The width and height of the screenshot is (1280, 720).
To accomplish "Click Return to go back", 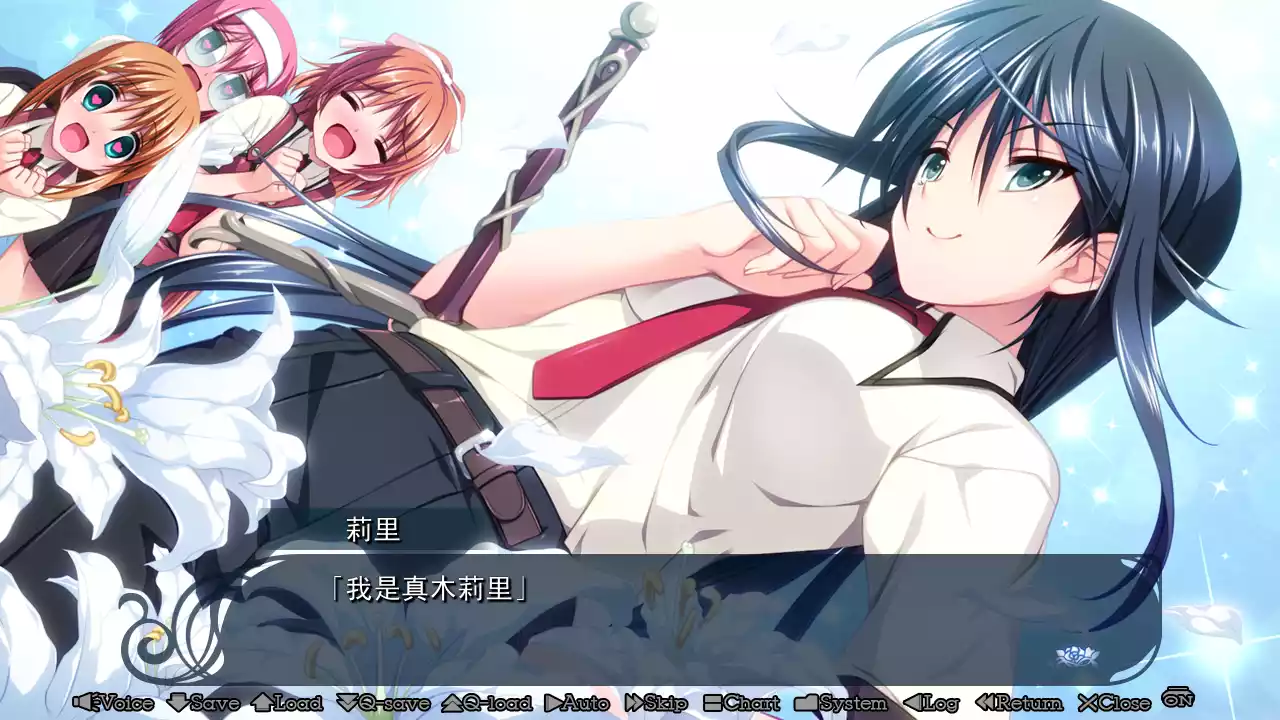I will (x=1018, y=703).
